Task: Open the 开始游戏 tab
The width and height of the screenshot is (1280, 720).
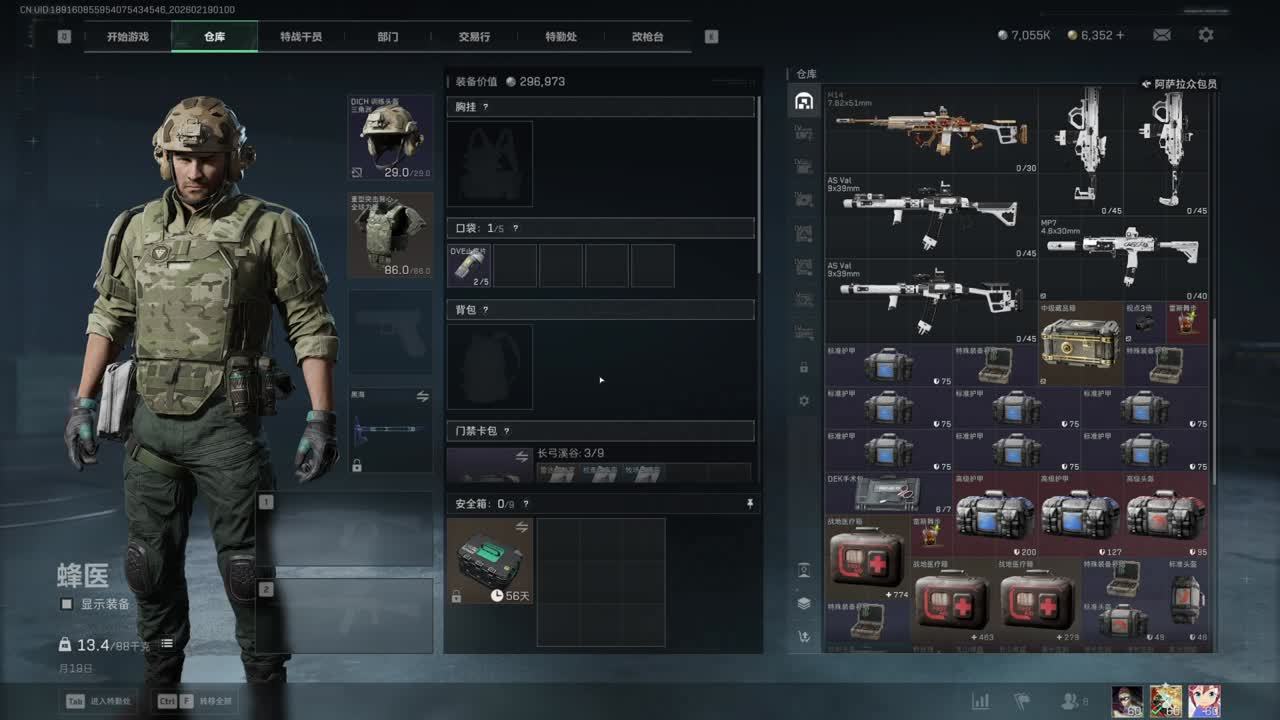Action: [x=128, y=37]
